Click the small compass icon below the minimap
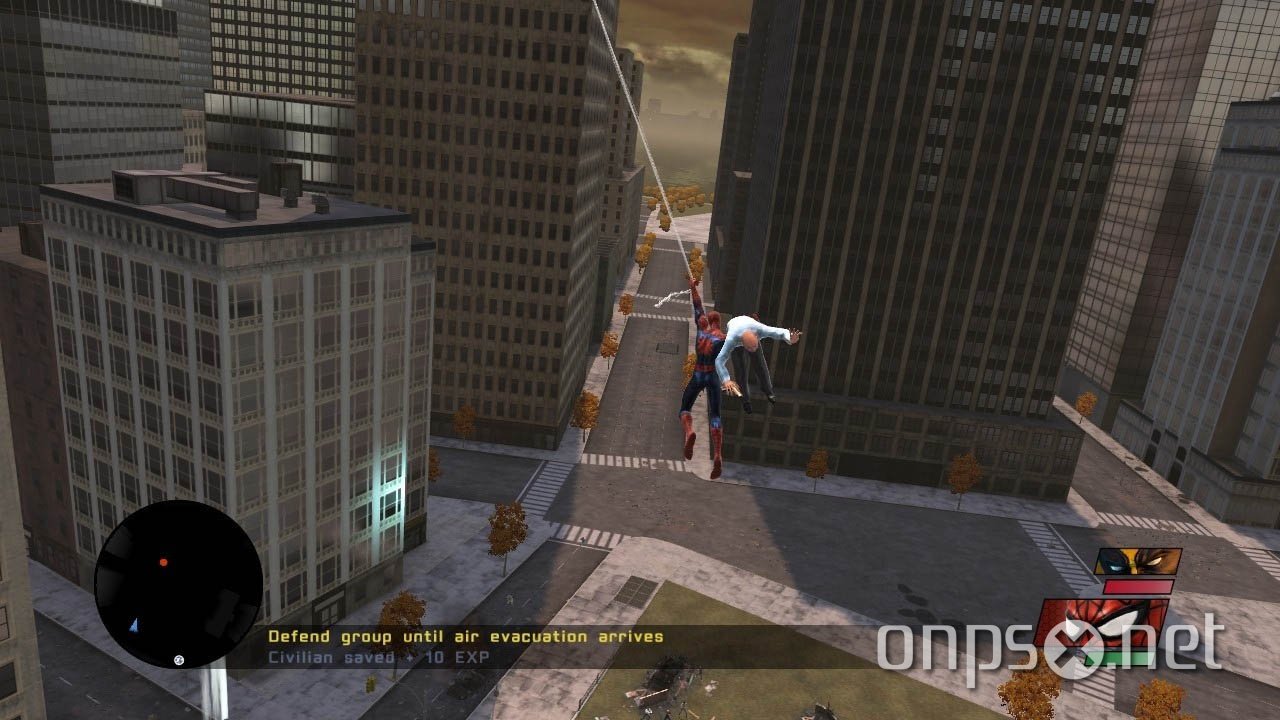Screen dimensions: 1280x720 coord(178,659)
